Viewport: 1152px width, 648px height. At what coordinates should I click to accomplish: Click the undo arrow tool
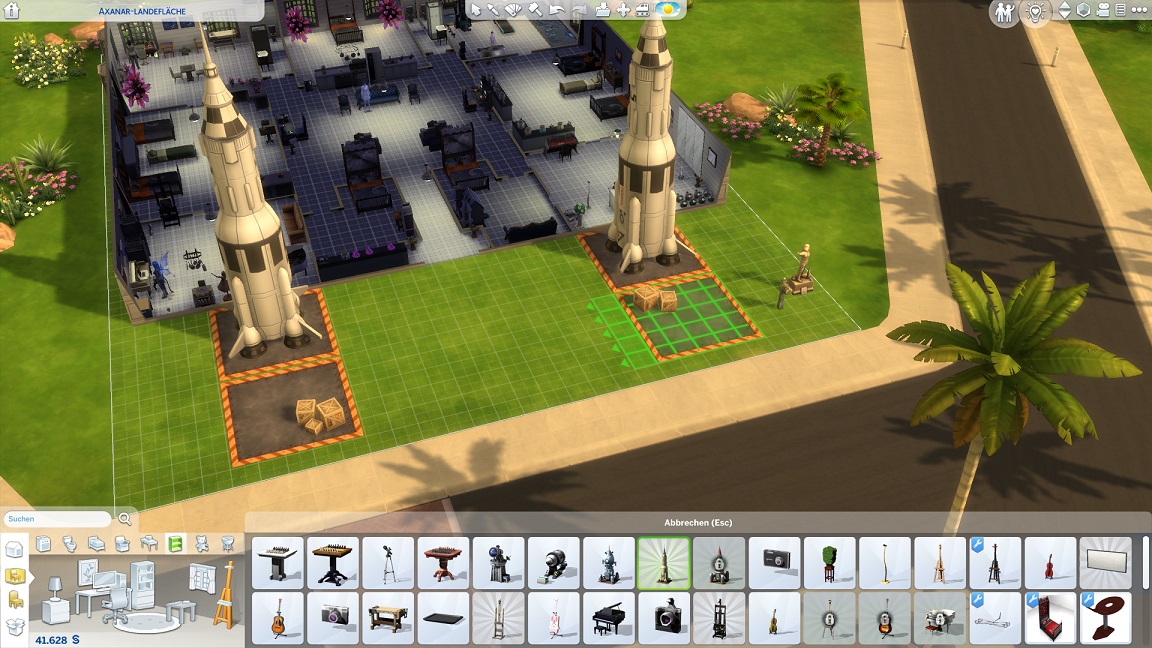557,10
